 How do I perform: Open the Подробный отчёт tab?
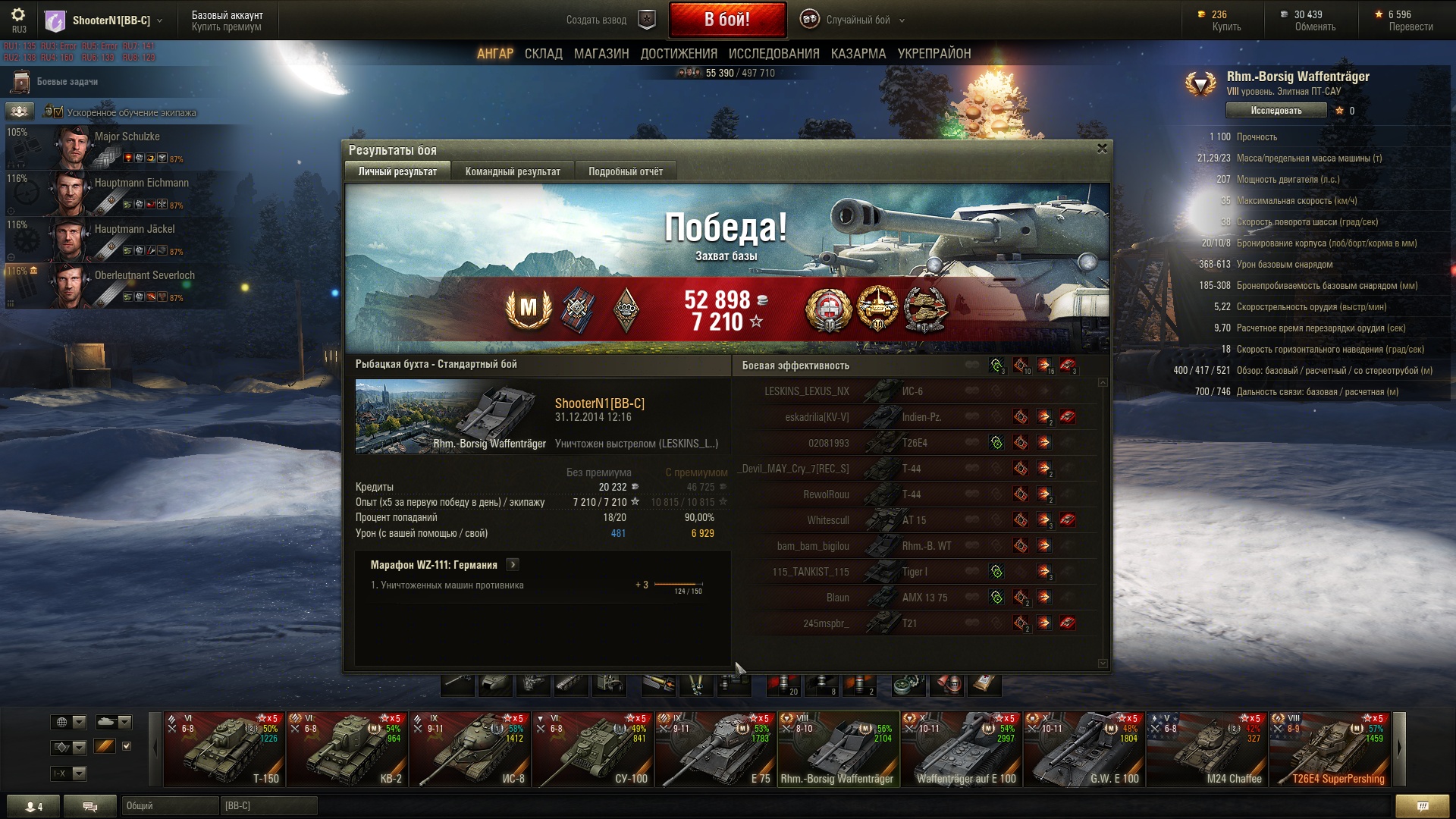[626, 171]
